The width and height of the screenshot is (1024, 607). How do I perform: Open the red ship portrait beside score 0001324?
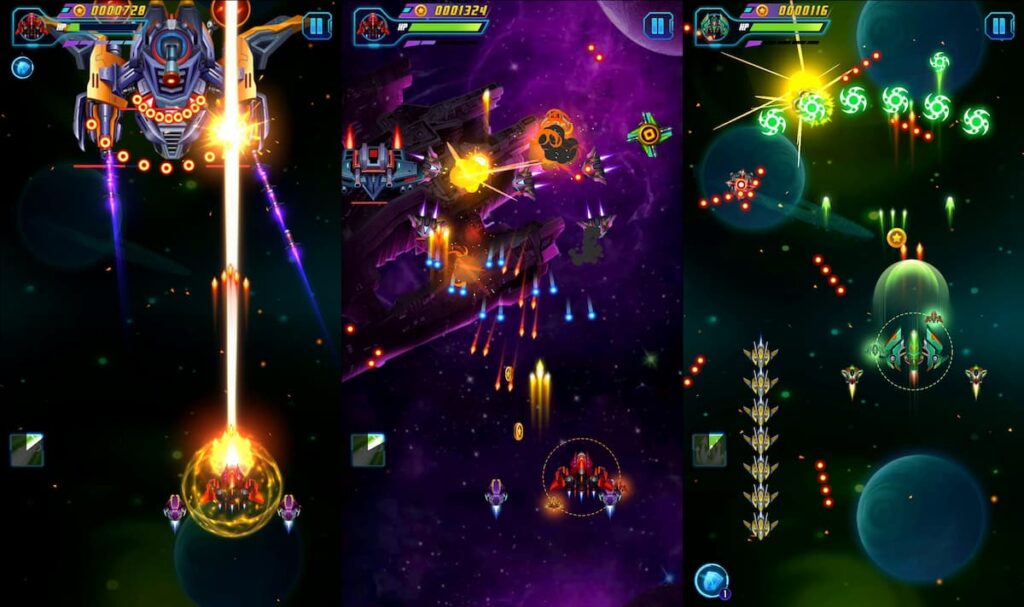[373, 26]
